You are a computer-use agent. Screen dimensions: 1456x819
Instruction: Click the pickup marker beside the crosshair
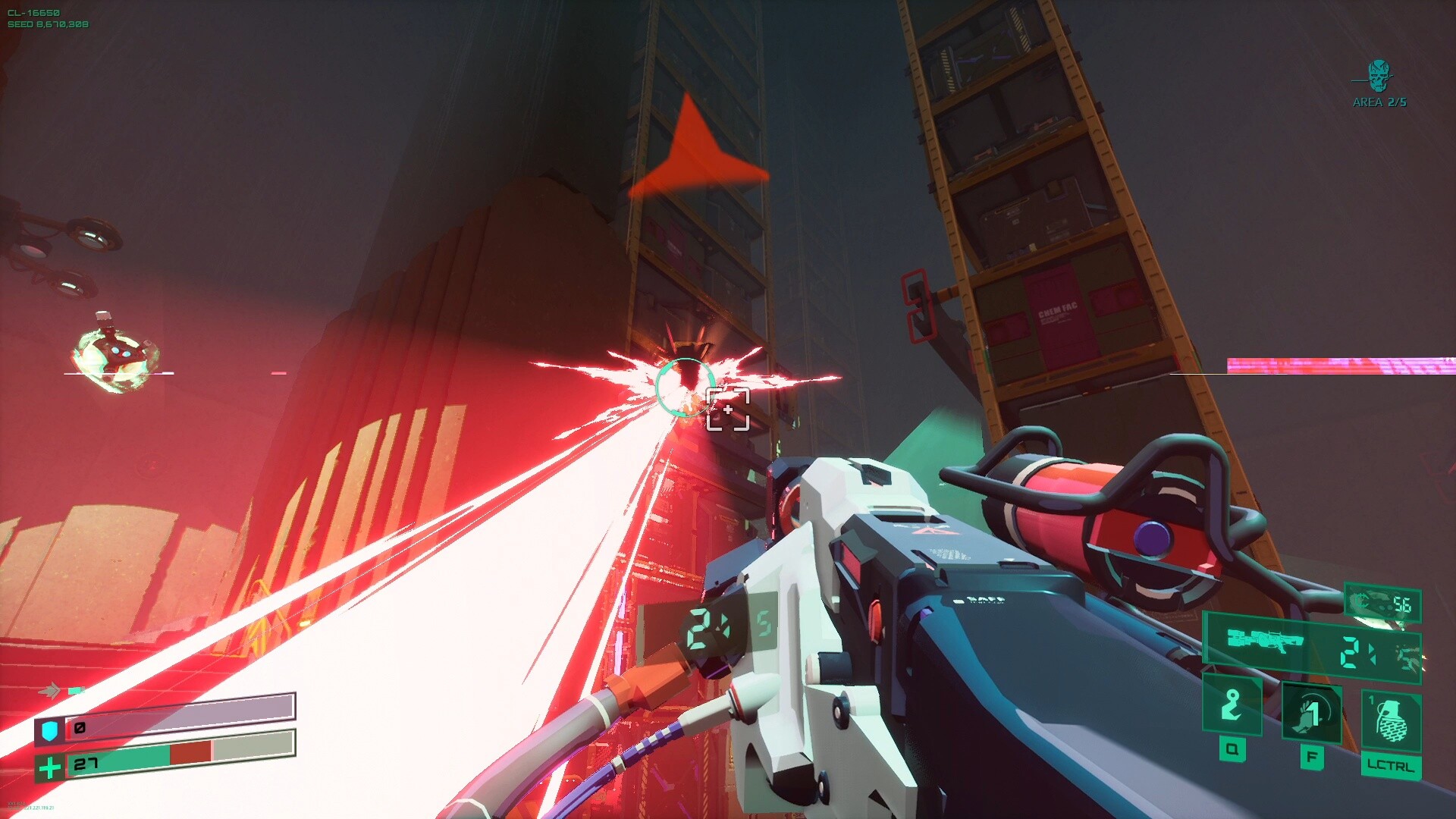click(726, 409)
